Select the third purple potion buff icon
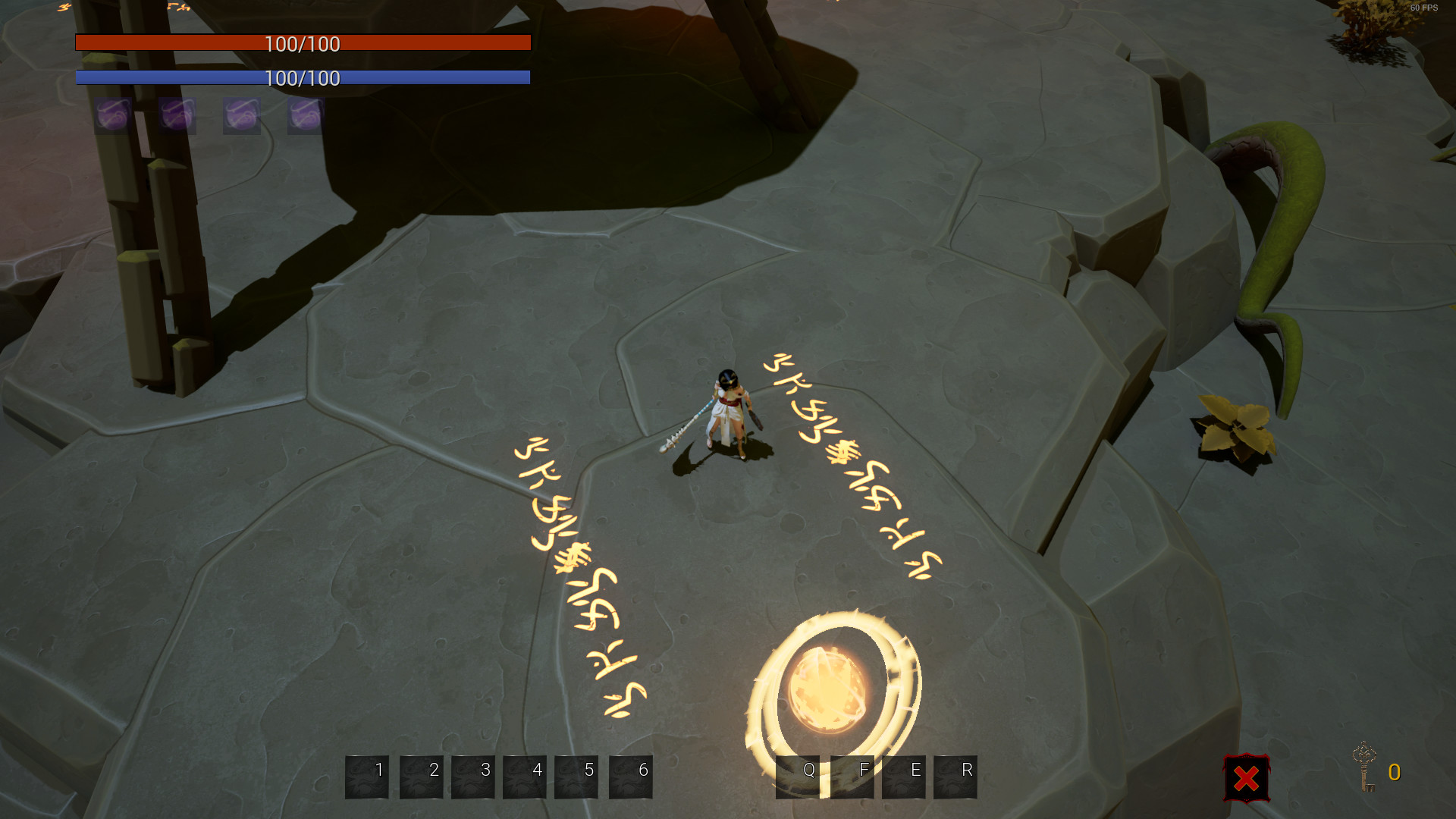 [240, 115]
